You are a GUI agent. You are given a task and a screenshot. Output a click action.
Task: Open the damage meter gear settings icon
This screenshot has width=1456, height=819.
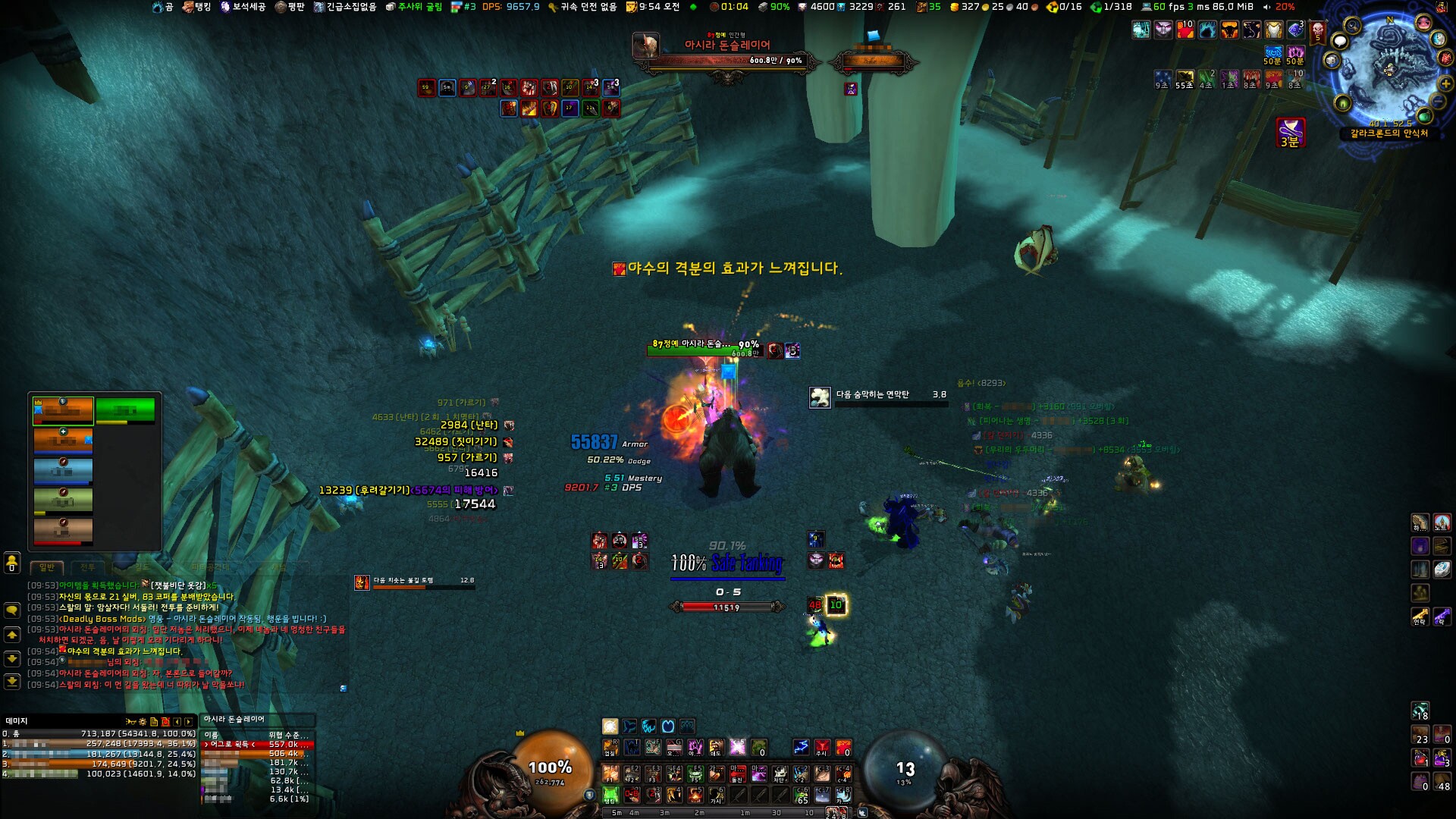(x=142, y=722)
